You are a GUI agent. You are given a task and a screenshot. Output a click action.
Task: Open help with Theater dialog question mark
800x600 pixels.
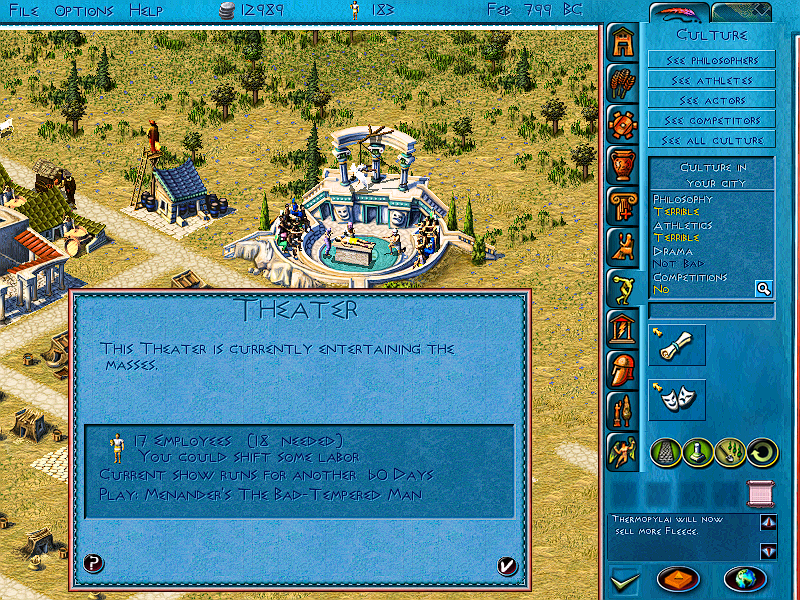coord(93,563)
